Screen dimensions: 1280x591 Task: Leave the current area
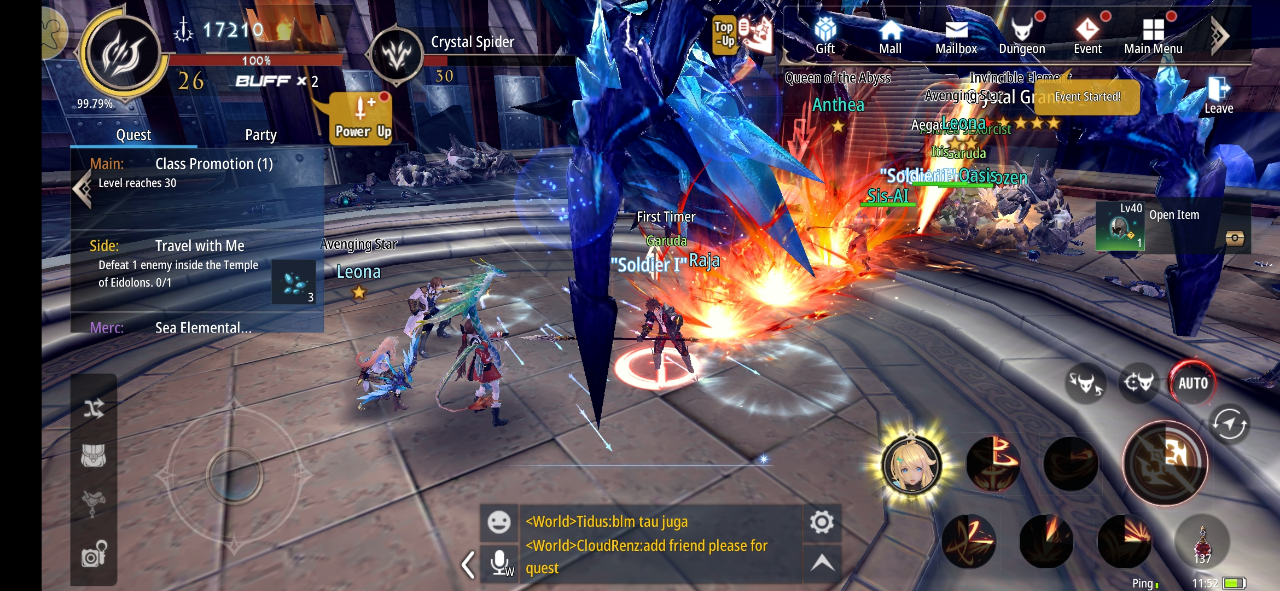point(1218,94)
